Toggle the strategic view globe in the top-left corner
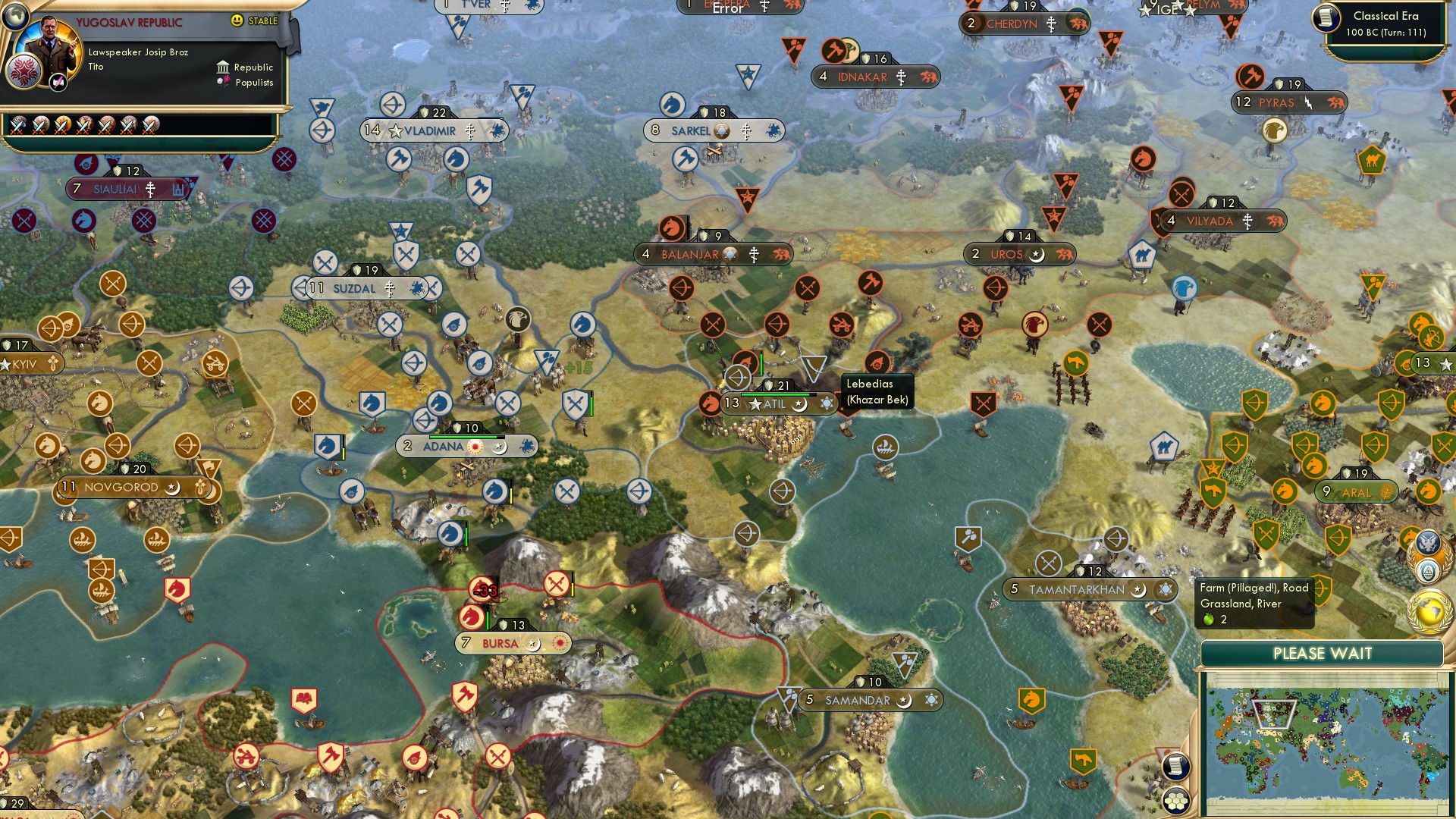The width and height of the screenshot is (1456, 819). coord(15,15)
